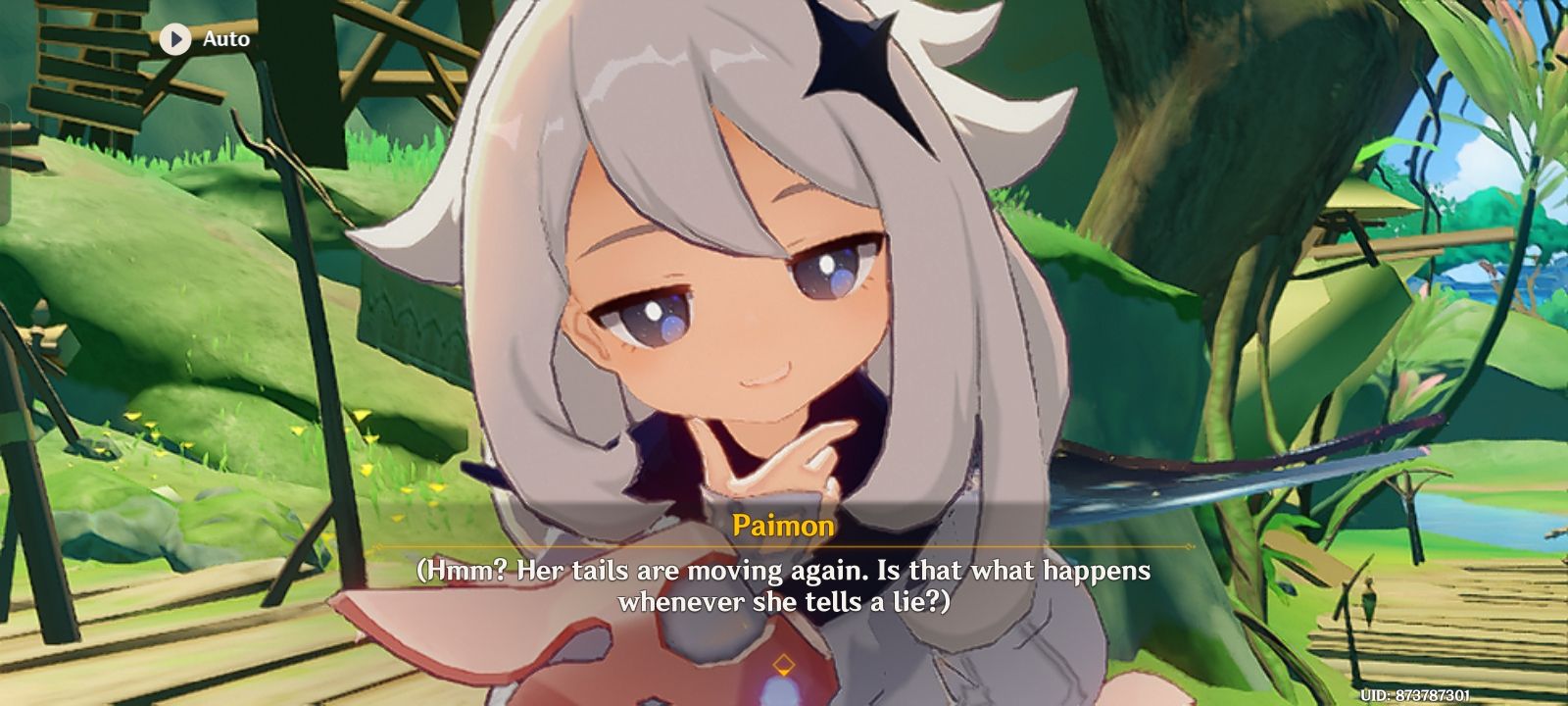The image size is (1568, 706).
Task: Select the Auto label text
Action: (225, 40)
